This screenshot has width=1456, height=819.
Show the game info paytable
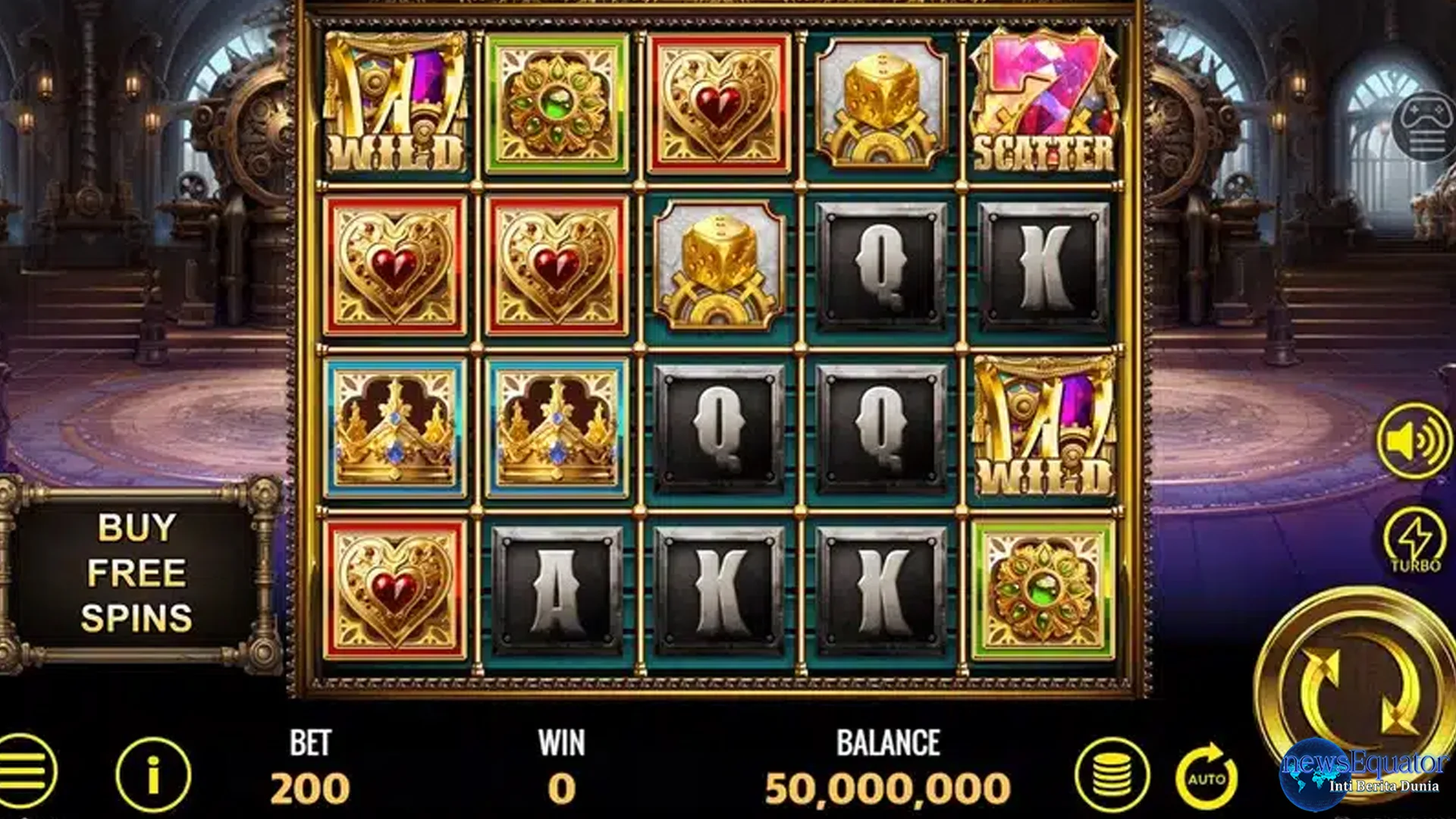(x=153, y=775)
